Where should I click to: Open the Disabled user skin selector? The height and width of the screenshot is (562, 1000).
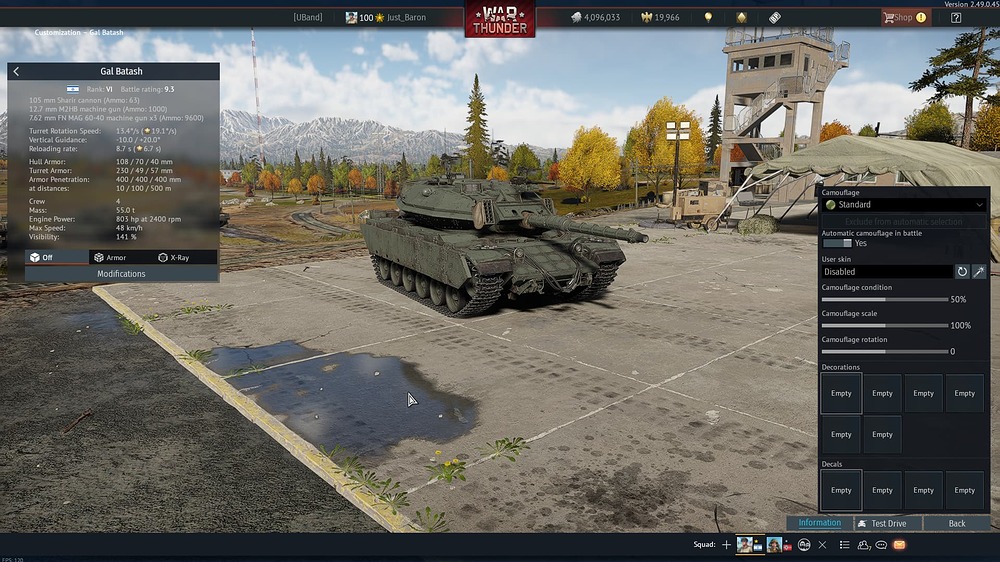point(886,271)
